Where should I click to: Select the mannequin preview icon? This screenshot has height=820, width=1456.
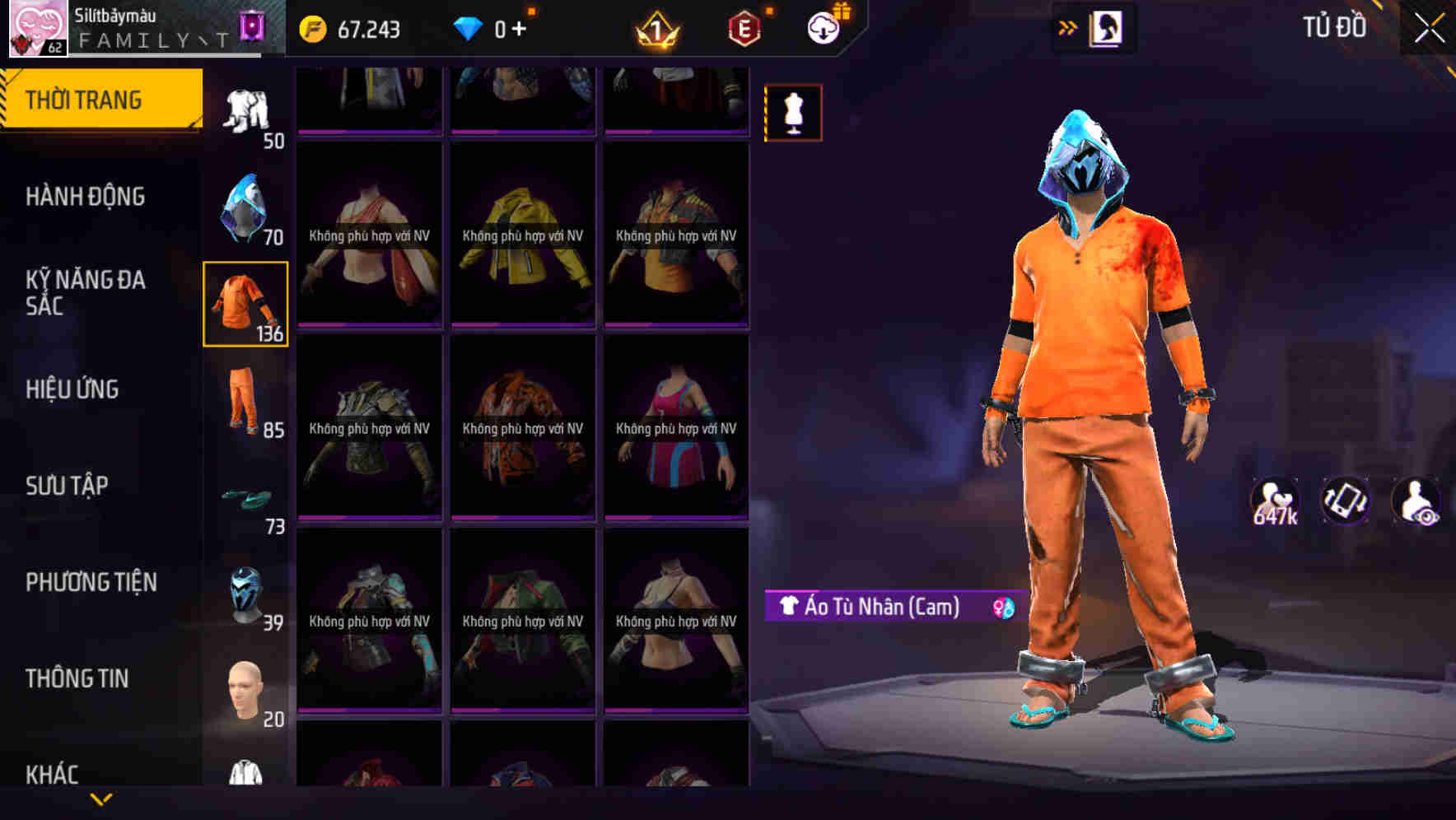[791, 111]
